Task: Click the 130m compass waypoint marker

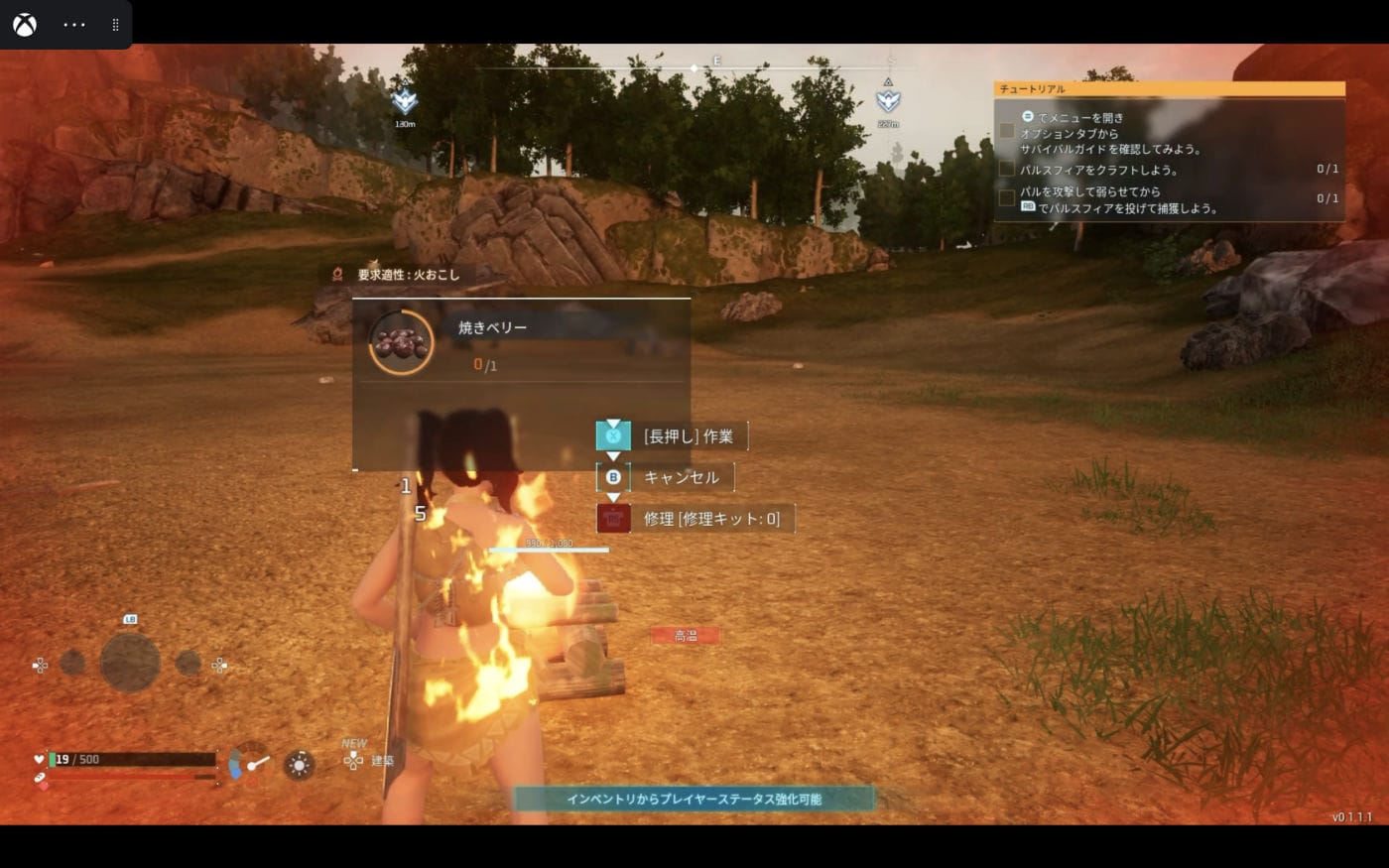Action: [405, 101]
